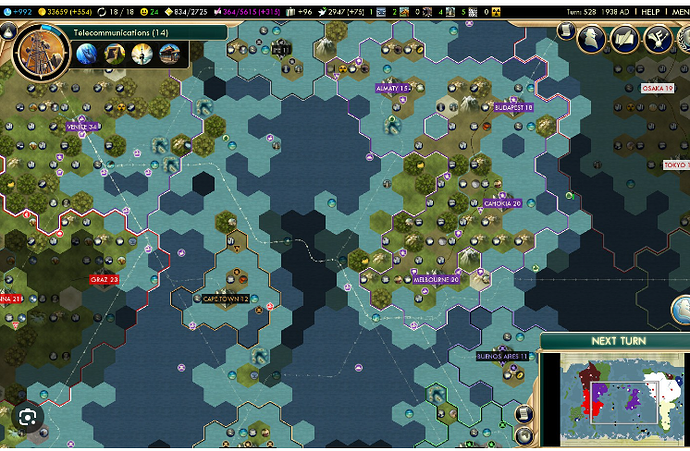The image size is (690, 451).
Task: Select the Venice city banner
Action: (82, 127)
